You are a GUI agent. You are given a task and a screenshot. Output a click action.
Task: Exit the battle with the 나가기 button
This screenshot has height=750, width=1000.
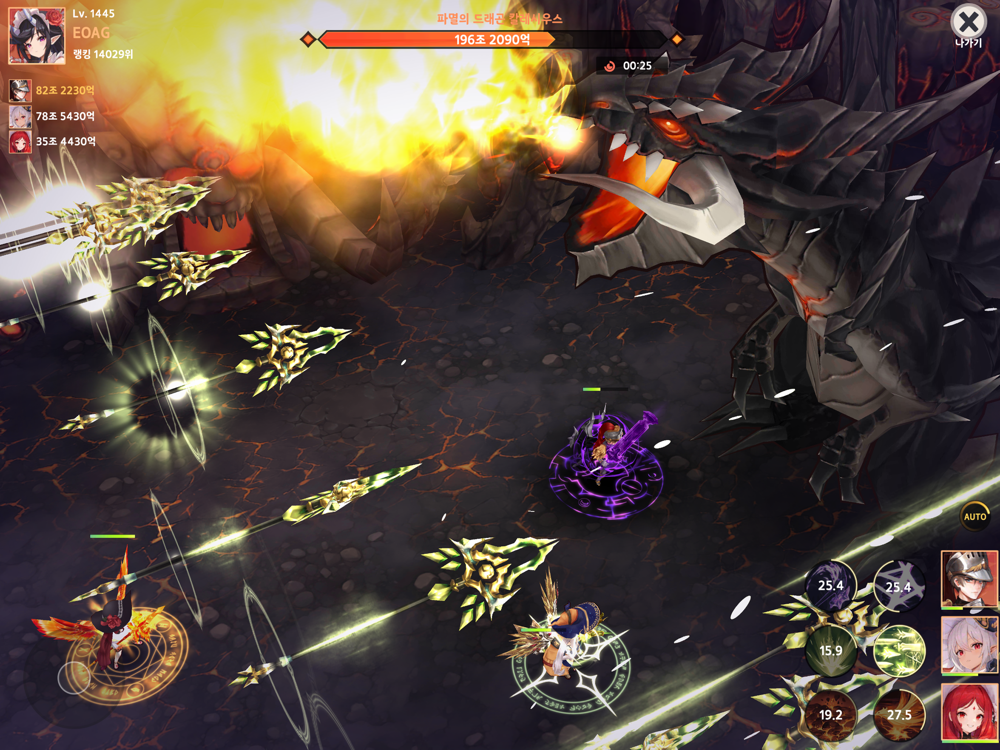(967, 23)
